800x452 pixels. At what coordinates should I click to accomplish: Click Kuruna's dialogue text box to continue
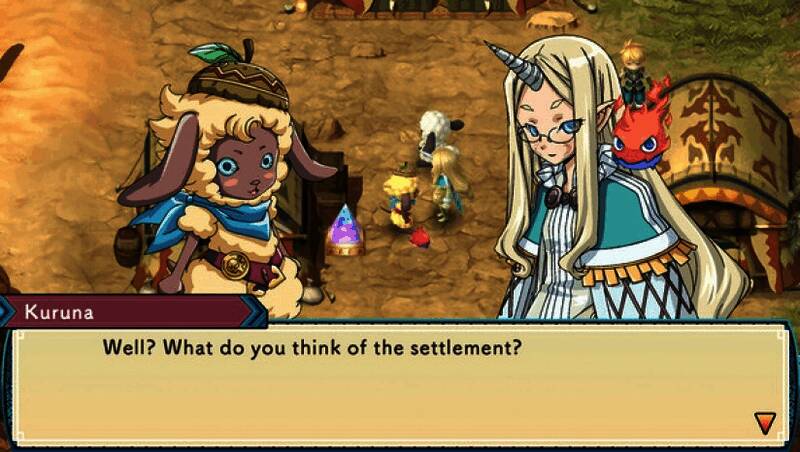[400, 385]
